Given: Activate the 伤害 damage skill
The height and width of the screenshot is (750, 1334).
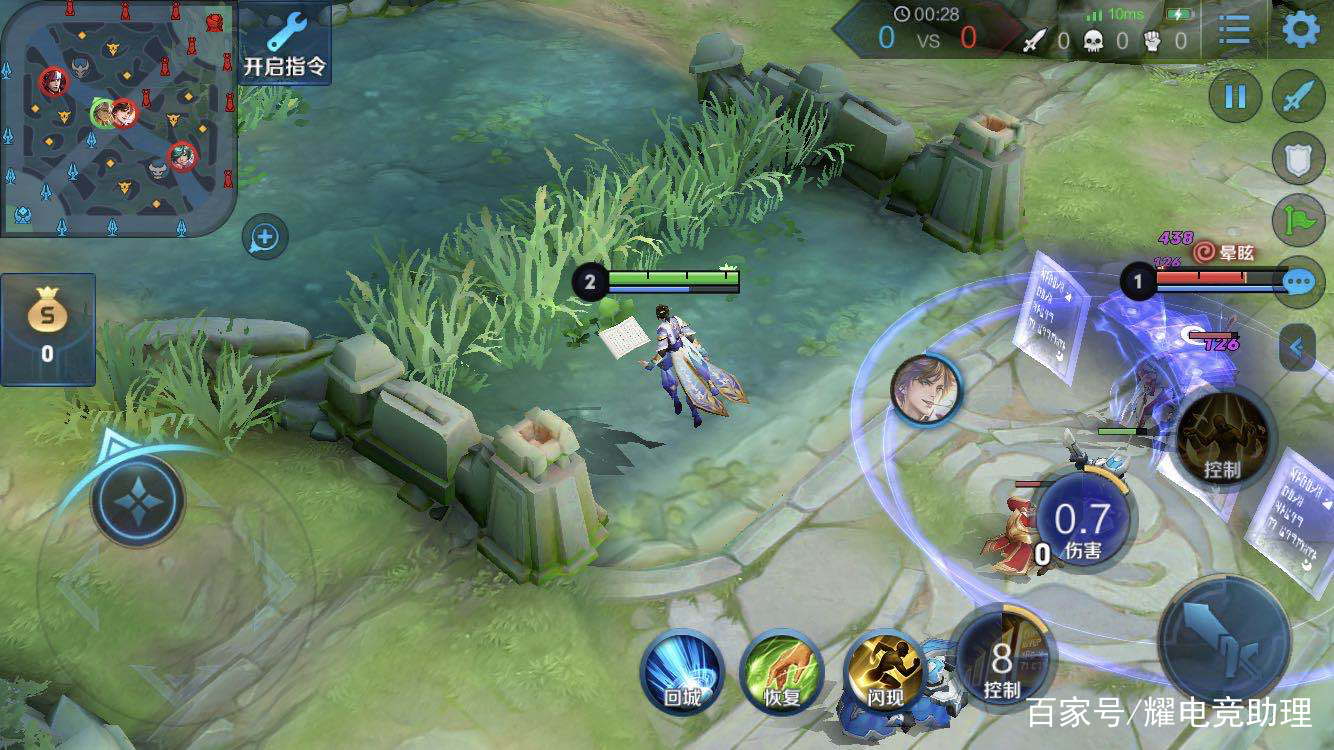Looking at the screenshot, I should (1083, 523).
